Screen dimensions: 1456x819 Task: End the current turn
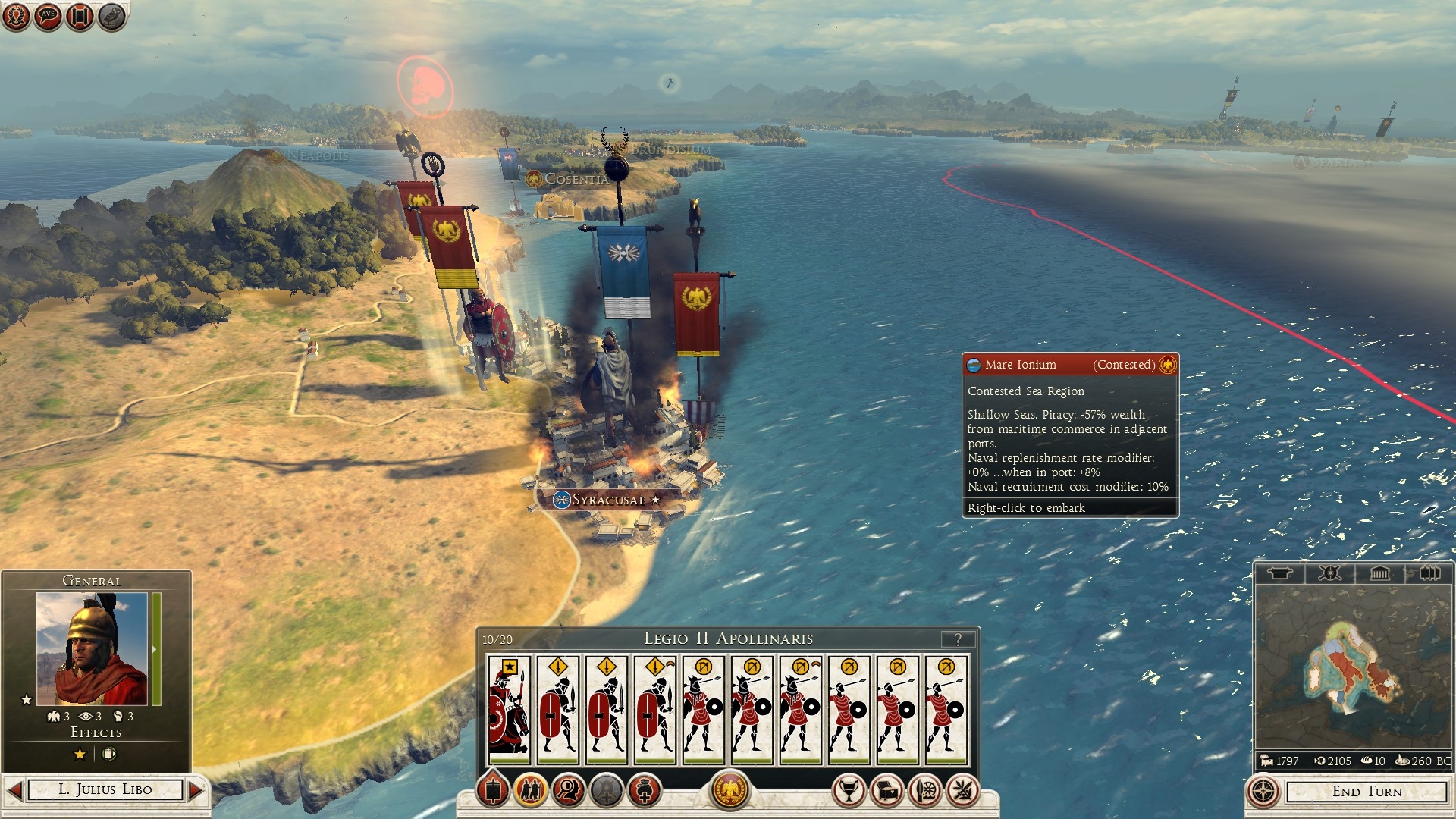pyautogui.click(x=1367, y=792)
